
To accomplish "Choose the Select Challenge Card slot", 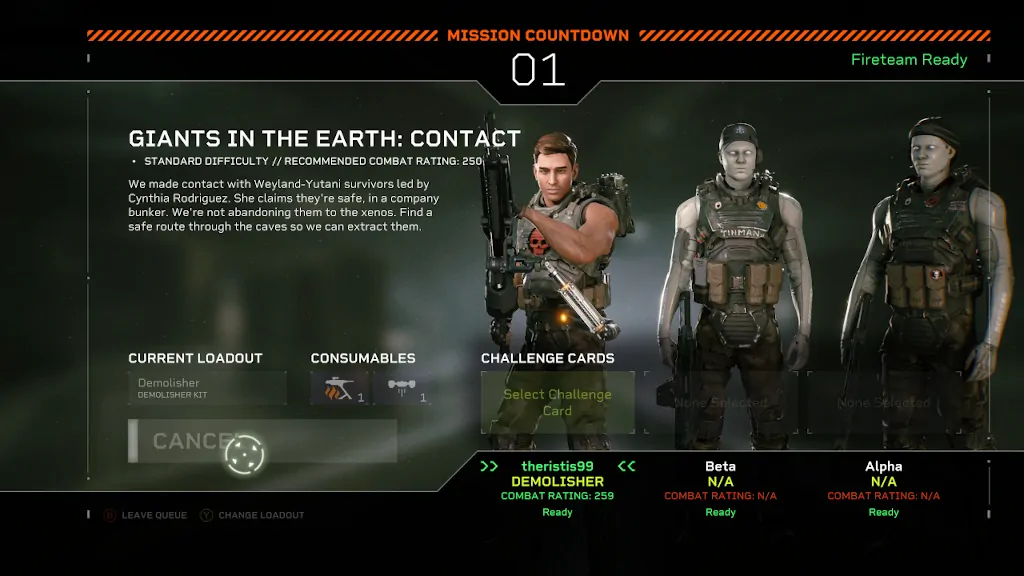I will click(x=557, y=402).
